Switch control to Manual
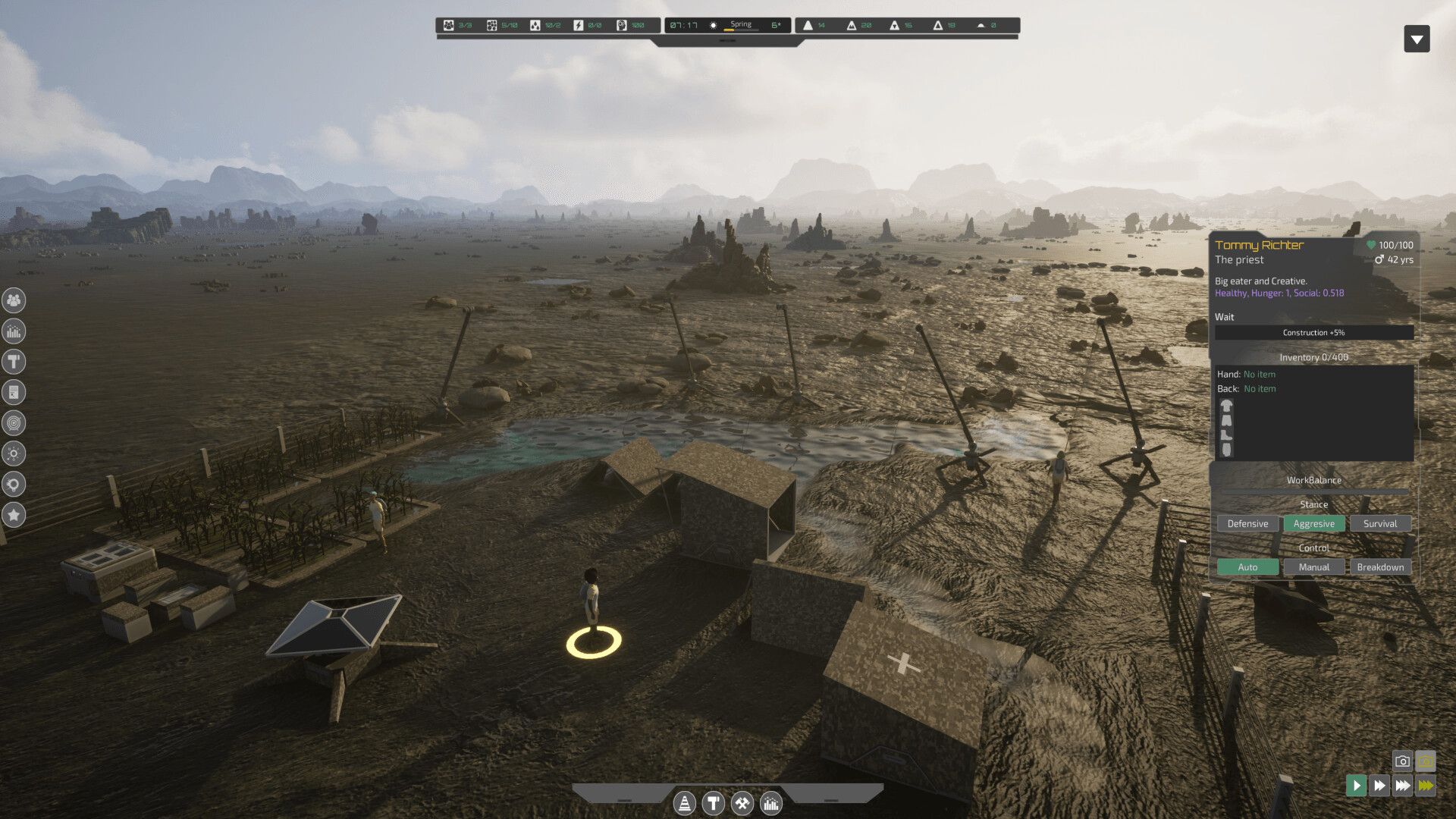 [1313, 567]
